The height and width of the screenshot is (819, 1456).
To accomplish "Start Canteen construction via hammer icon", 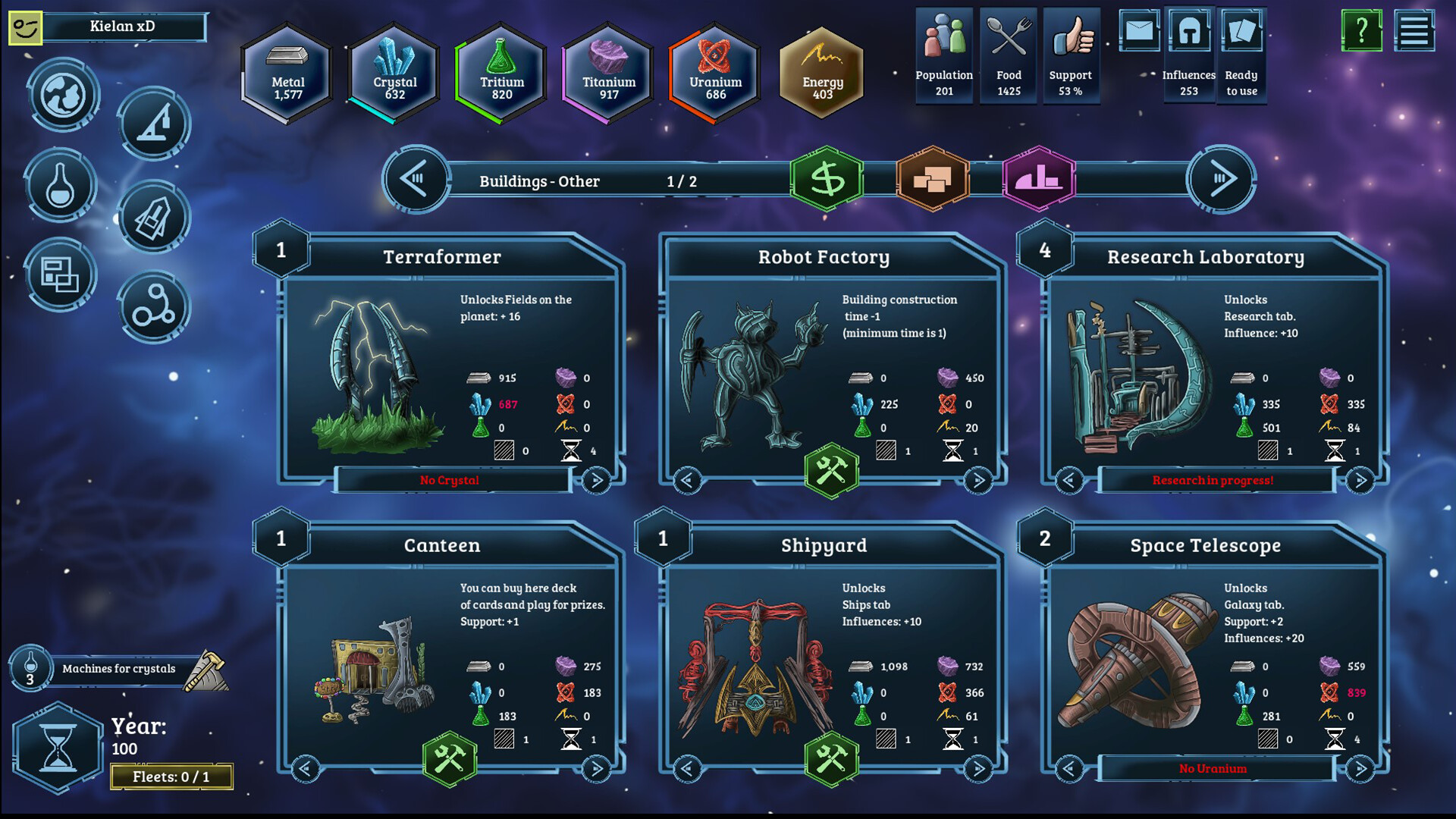I will [x=448, y=760].
